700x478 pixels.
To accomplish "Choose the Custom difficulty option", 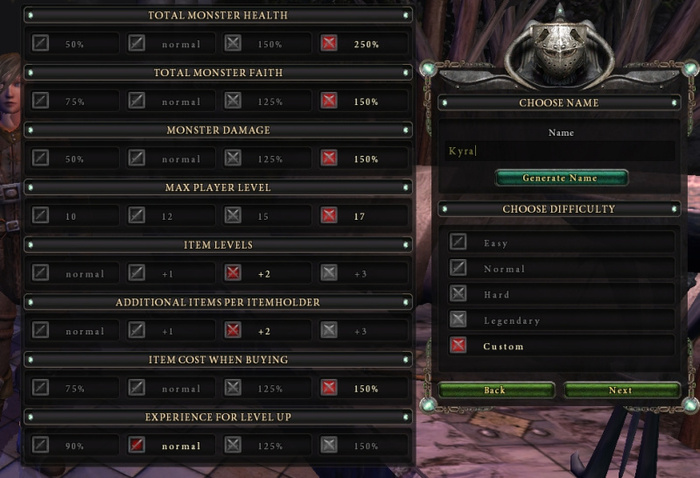I will tap(458, 346).
